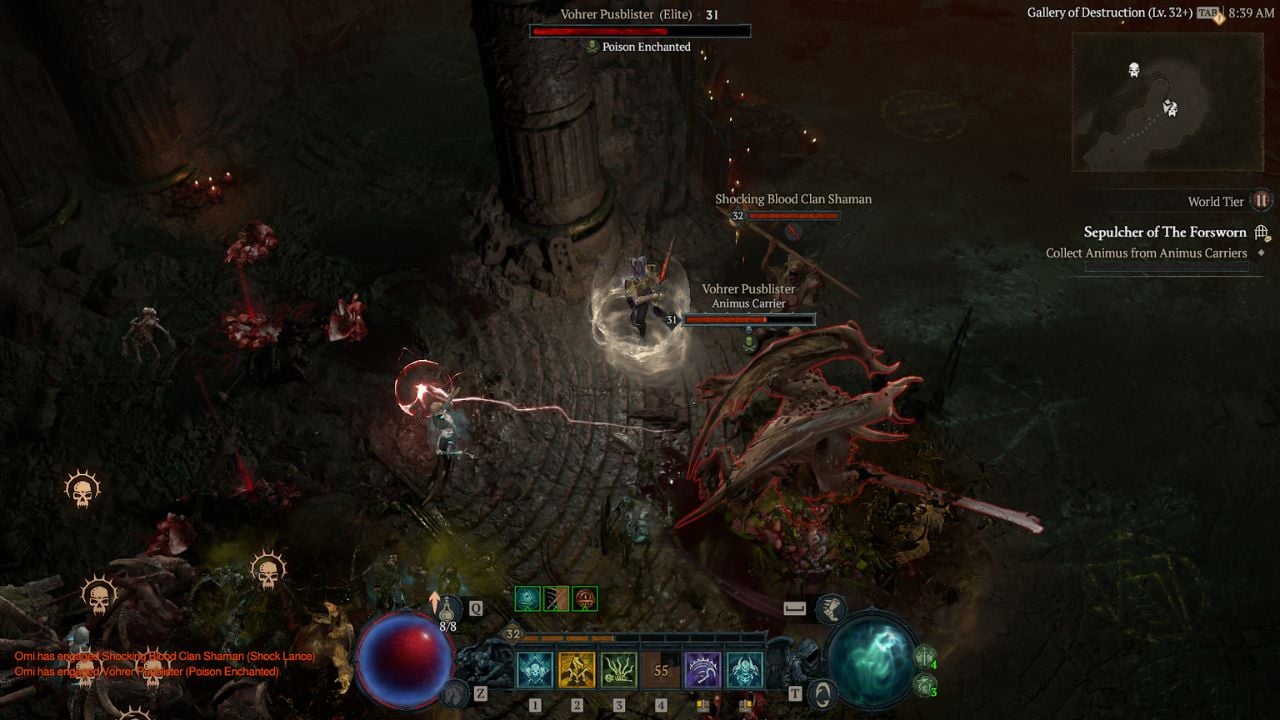
Task: Click the Sepulcher of The Forsworn quest title
Action: click(1165, 231)
